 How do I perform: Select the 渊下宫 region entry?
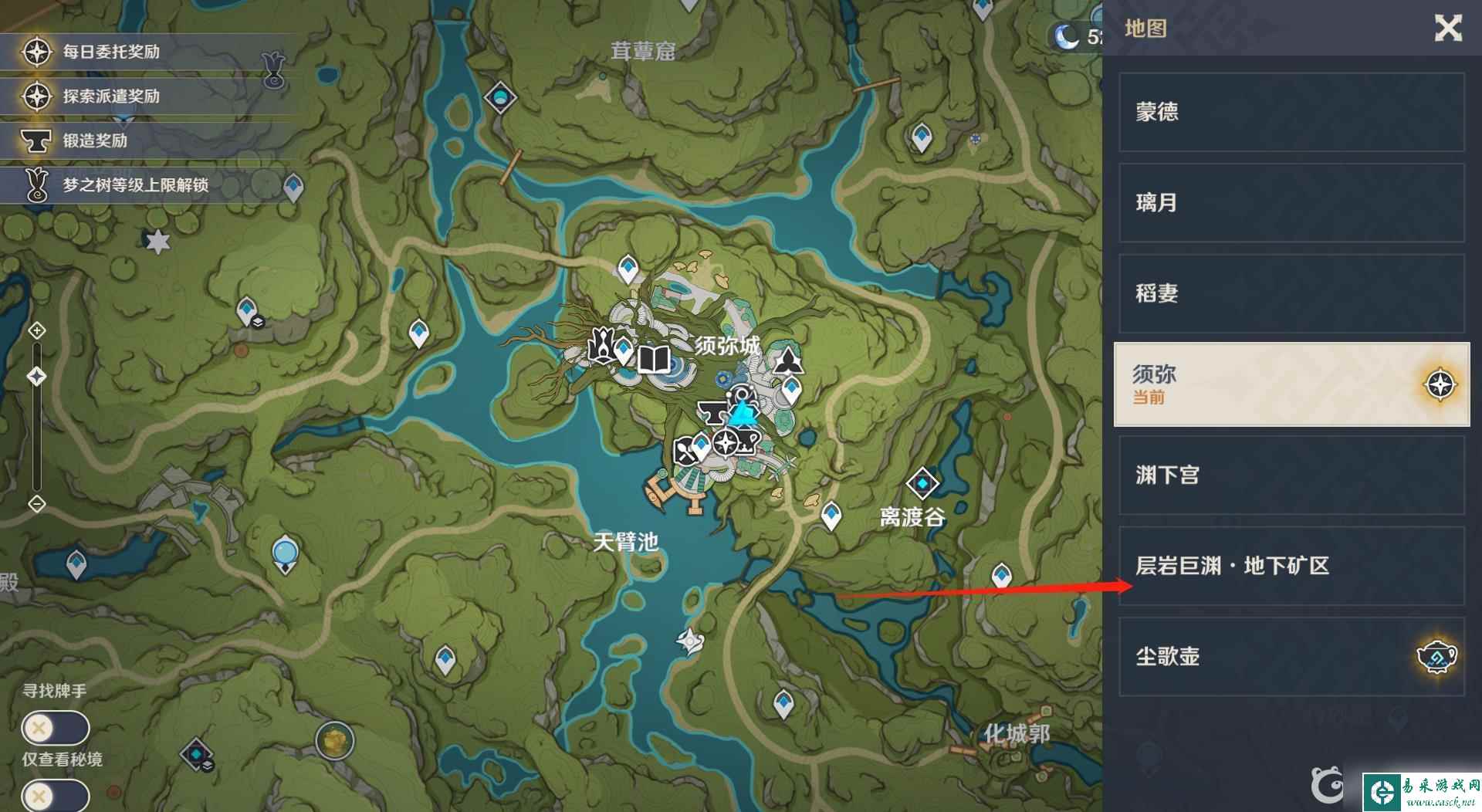[x=1291, y=476]
